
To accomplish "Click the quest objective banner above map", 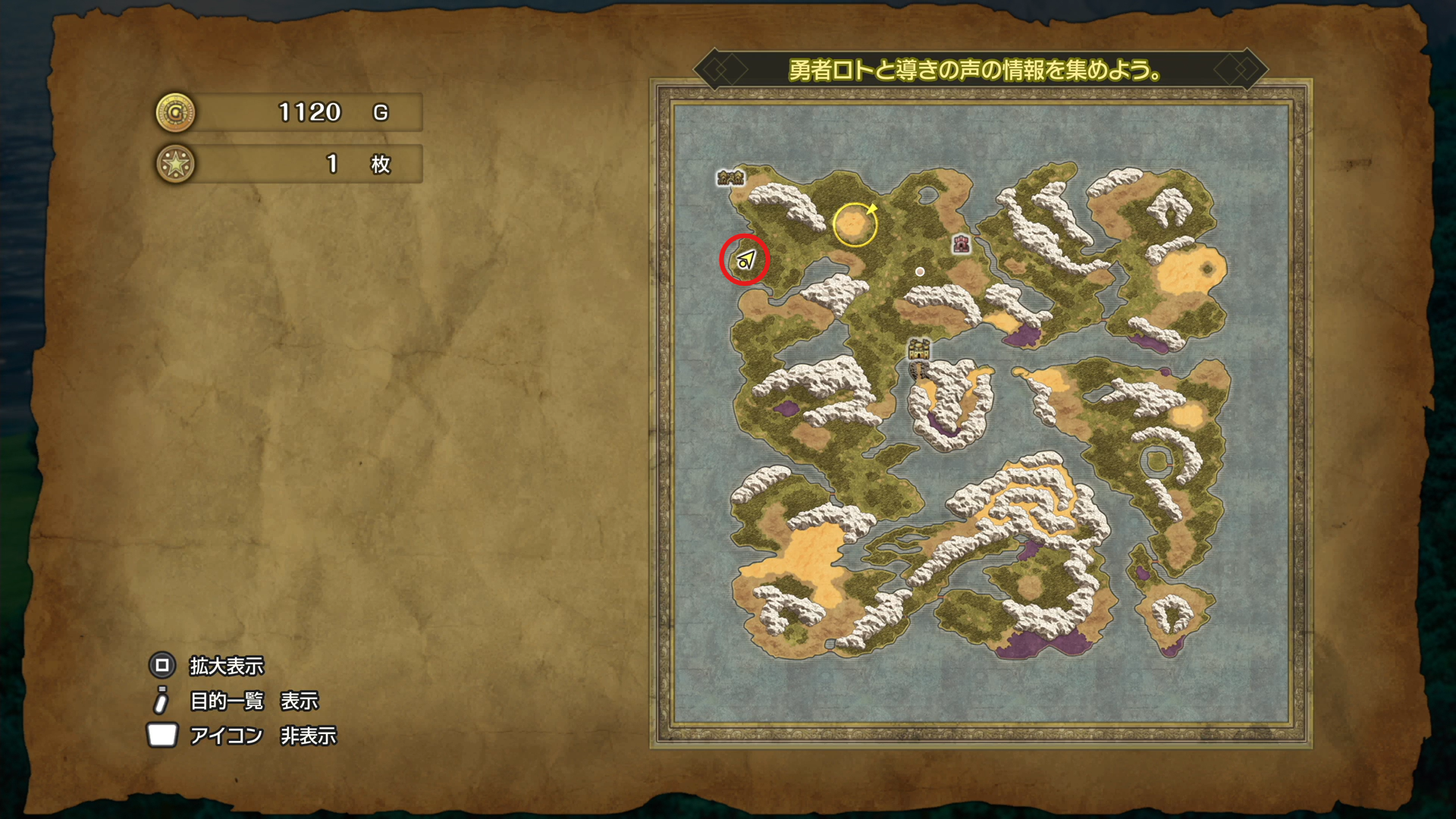I will [975, 71].
